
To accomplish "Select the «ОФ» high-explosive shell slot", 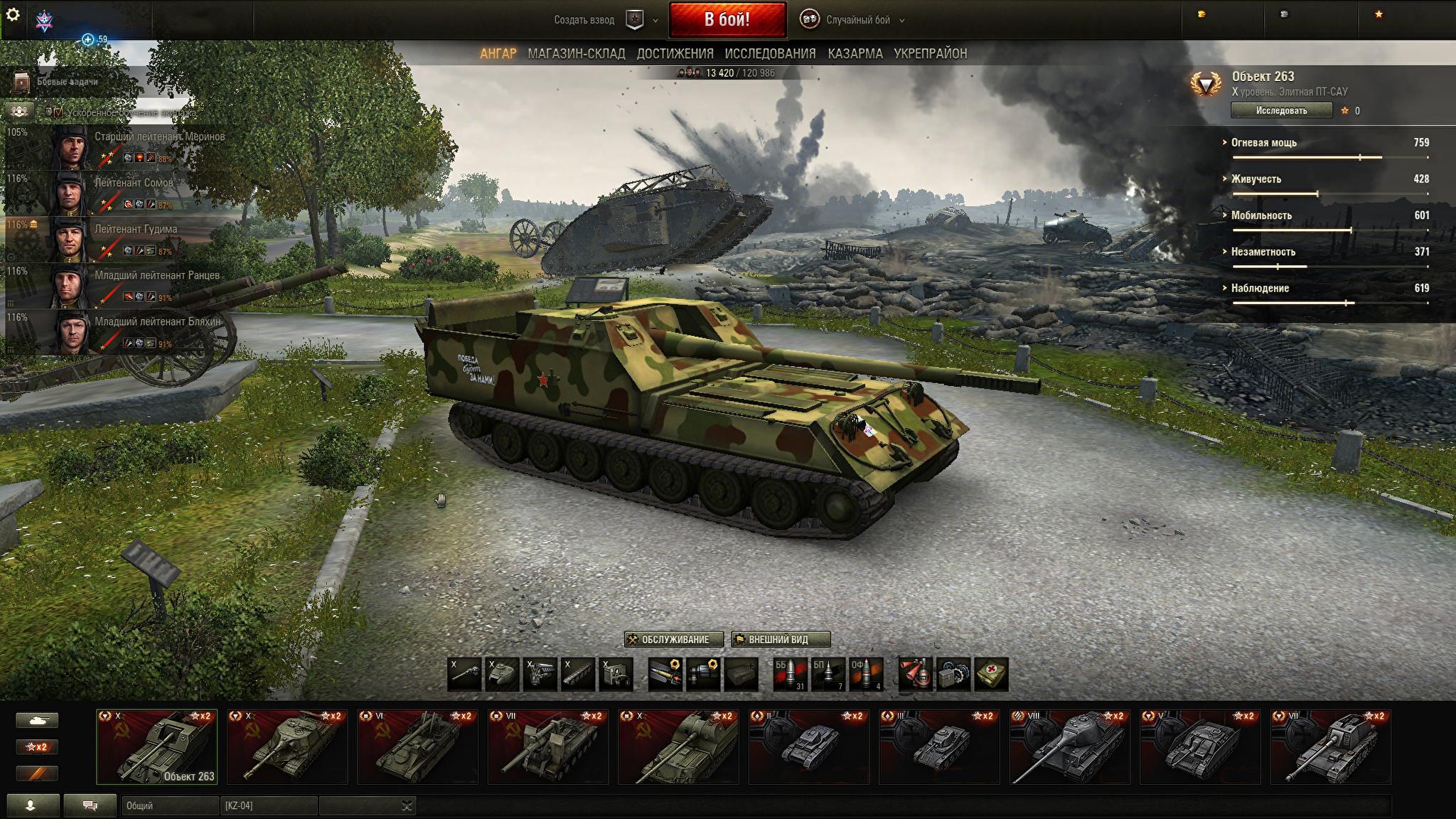I will pyautogui.click(x=866, y=673).
